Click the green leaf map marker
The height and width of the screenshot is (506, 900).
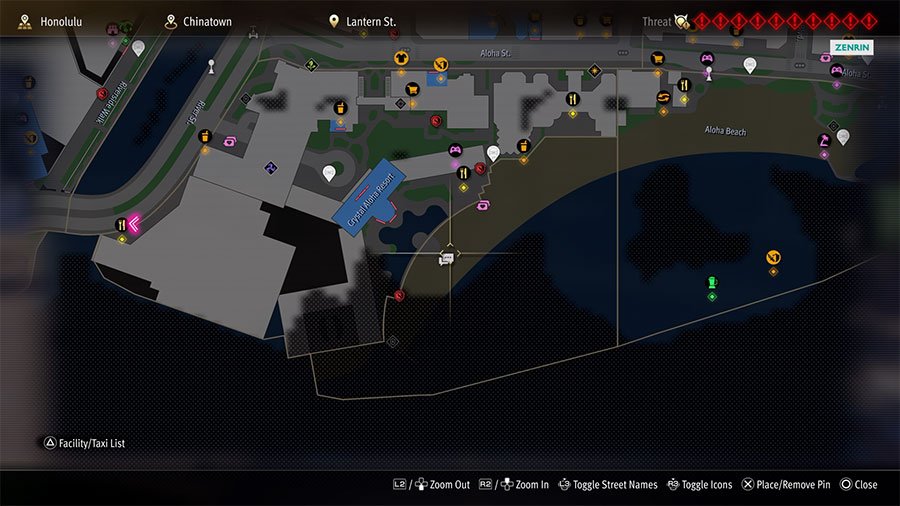click(311, 67)
